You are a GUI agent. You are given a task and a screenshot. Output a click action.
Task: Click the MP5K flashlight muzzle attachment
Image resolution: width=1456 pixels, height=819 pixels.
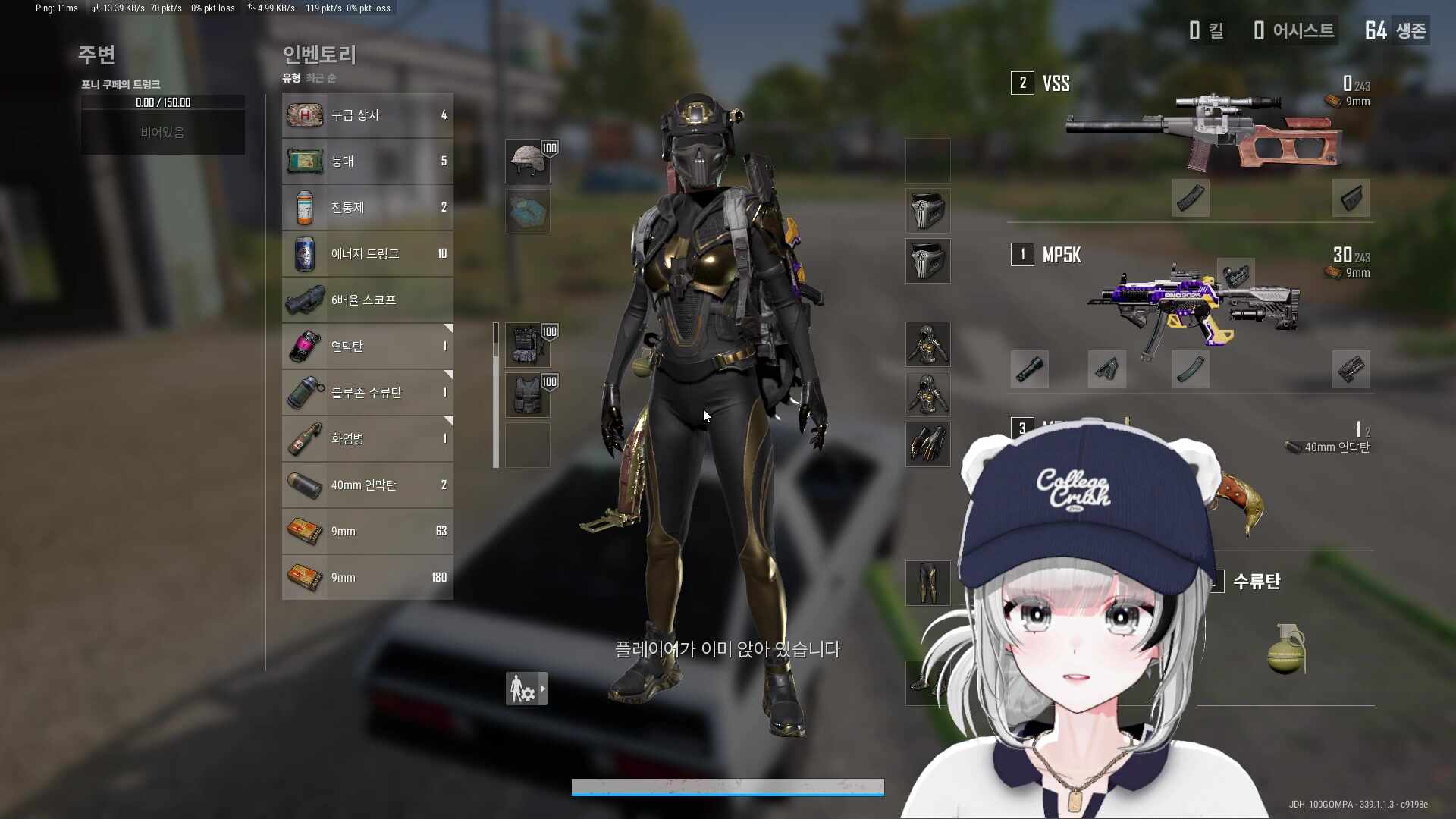(x=1030, y=369)
